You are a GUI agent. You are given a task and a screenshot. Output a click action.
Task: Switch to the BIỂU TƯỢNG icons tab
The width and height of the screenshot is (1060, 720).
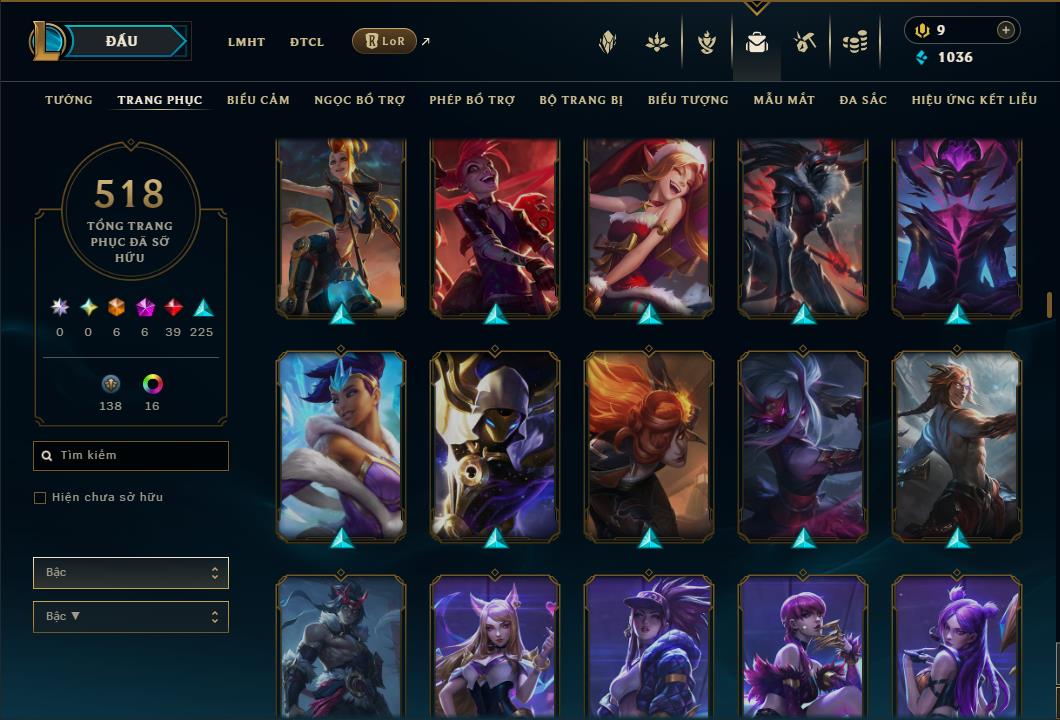688,100
